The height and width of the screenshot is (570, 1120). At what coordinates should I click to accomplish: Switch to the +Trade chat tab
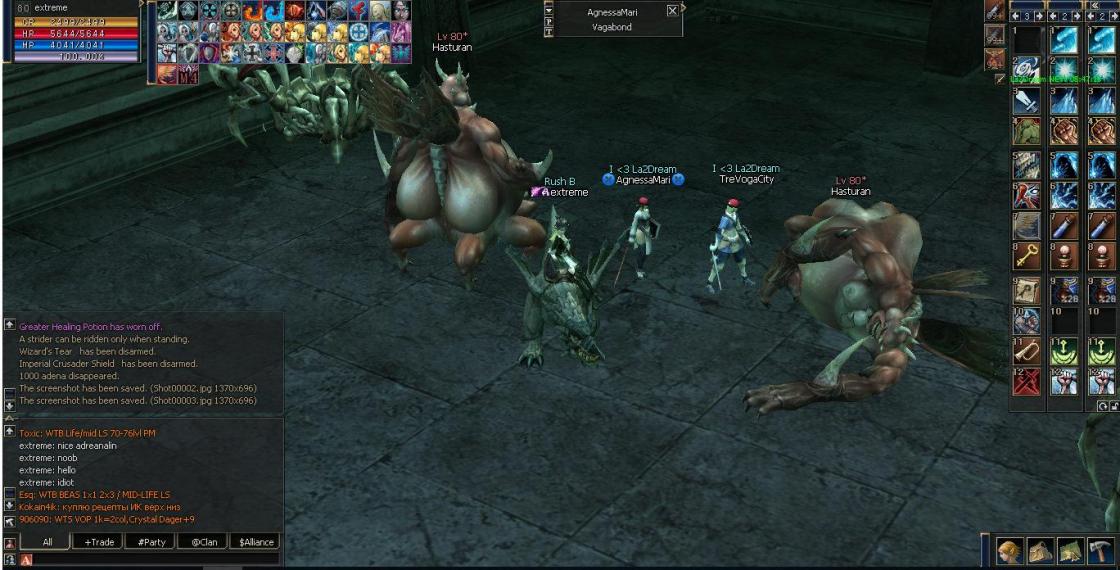click(x=100, y=542)
